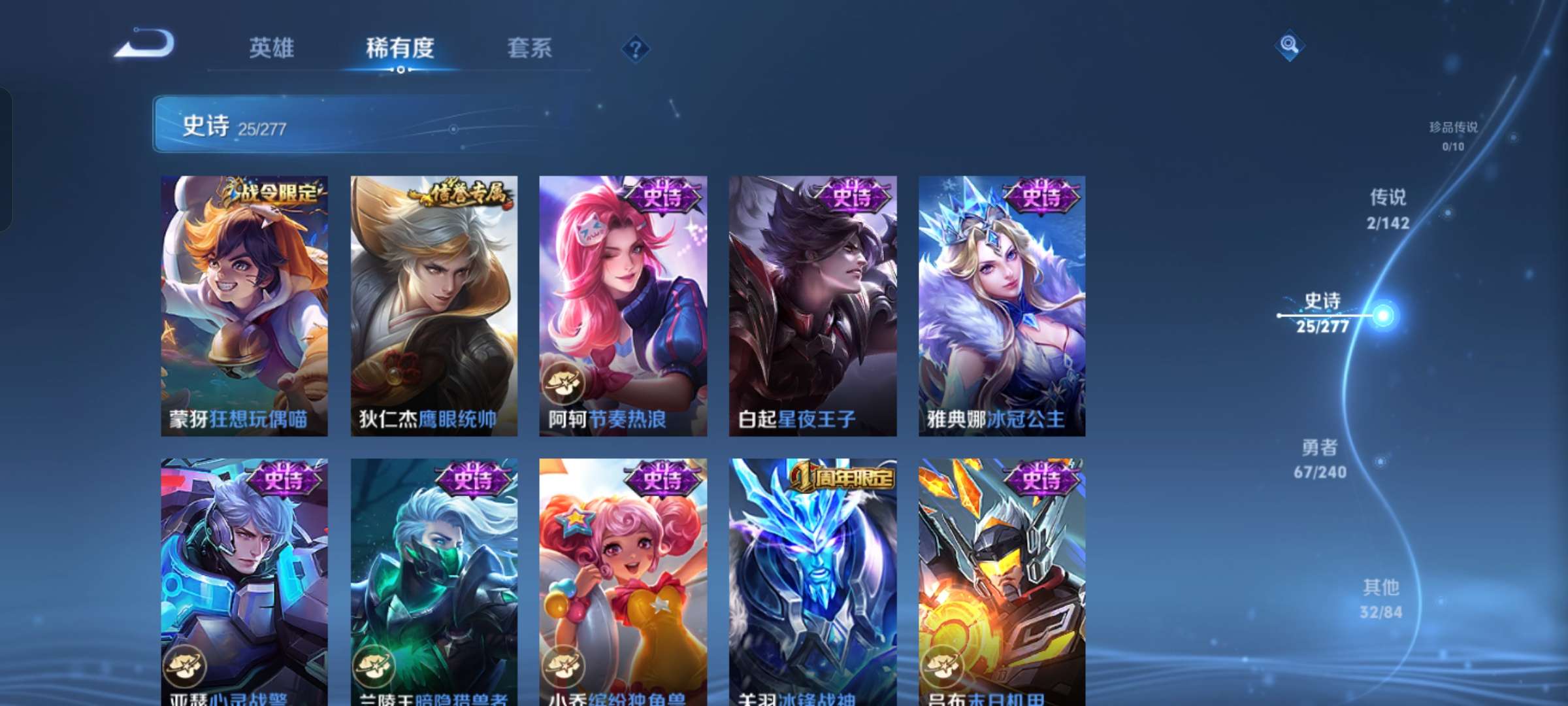The image size is (1568, 706).
Task: Switch to the 英雄 tab
Action: coord(272,48)
